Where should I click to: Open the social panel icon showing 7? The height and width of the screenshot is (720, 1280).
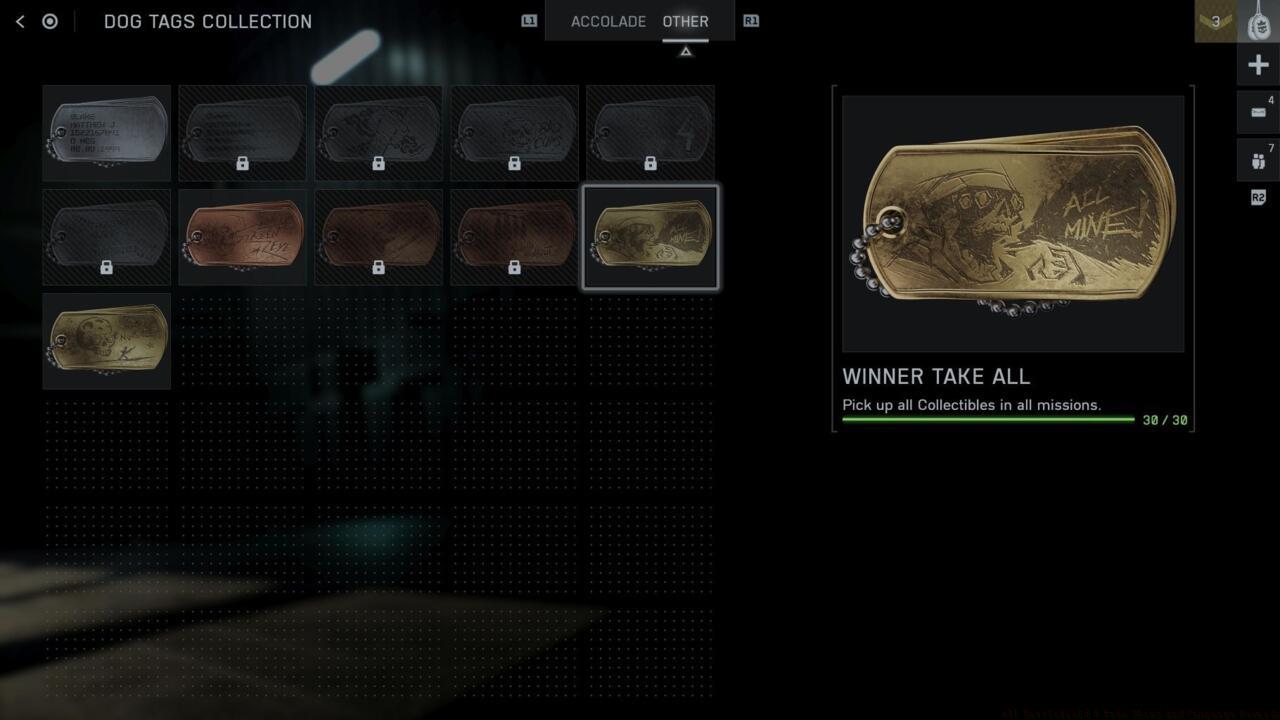coord(1258,159)
